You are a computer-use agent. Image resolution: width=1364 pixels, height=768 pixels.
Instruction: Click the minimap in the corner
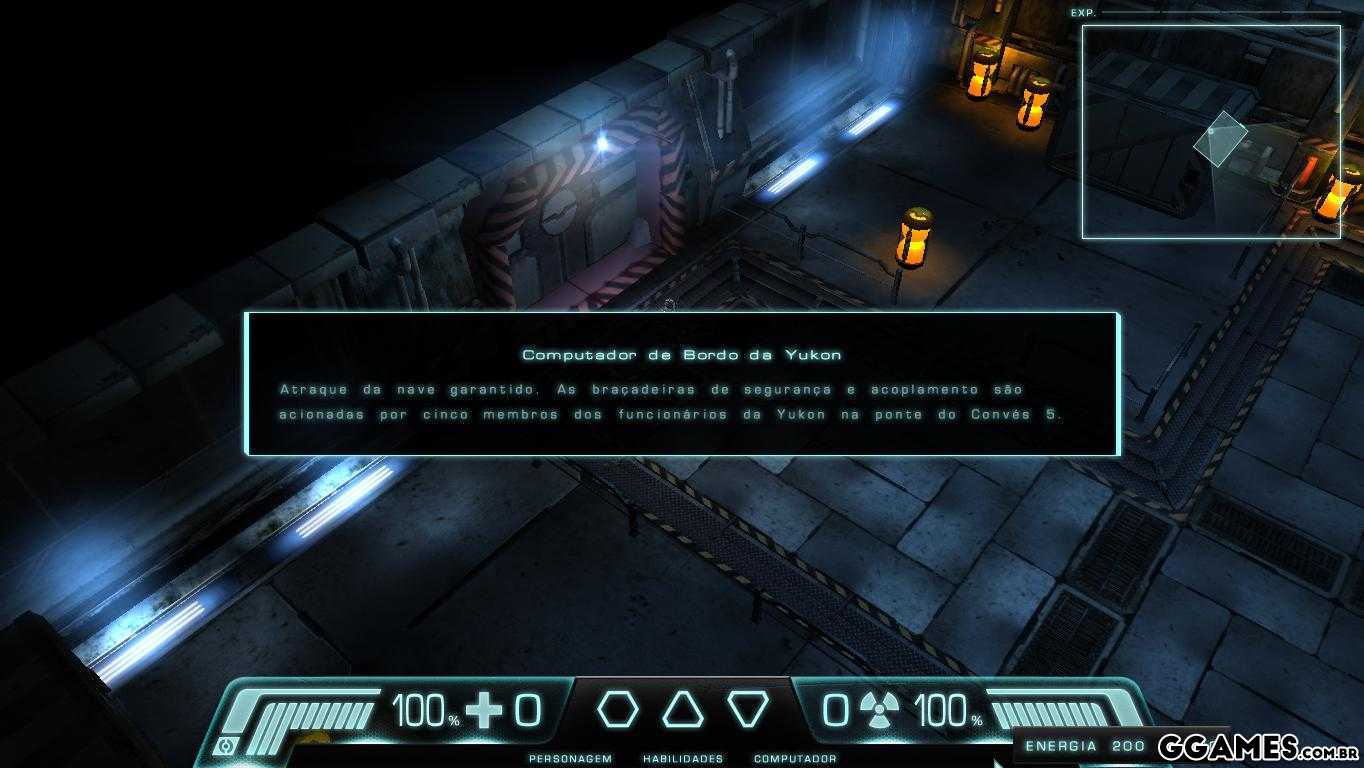(x=1210, y=132)
